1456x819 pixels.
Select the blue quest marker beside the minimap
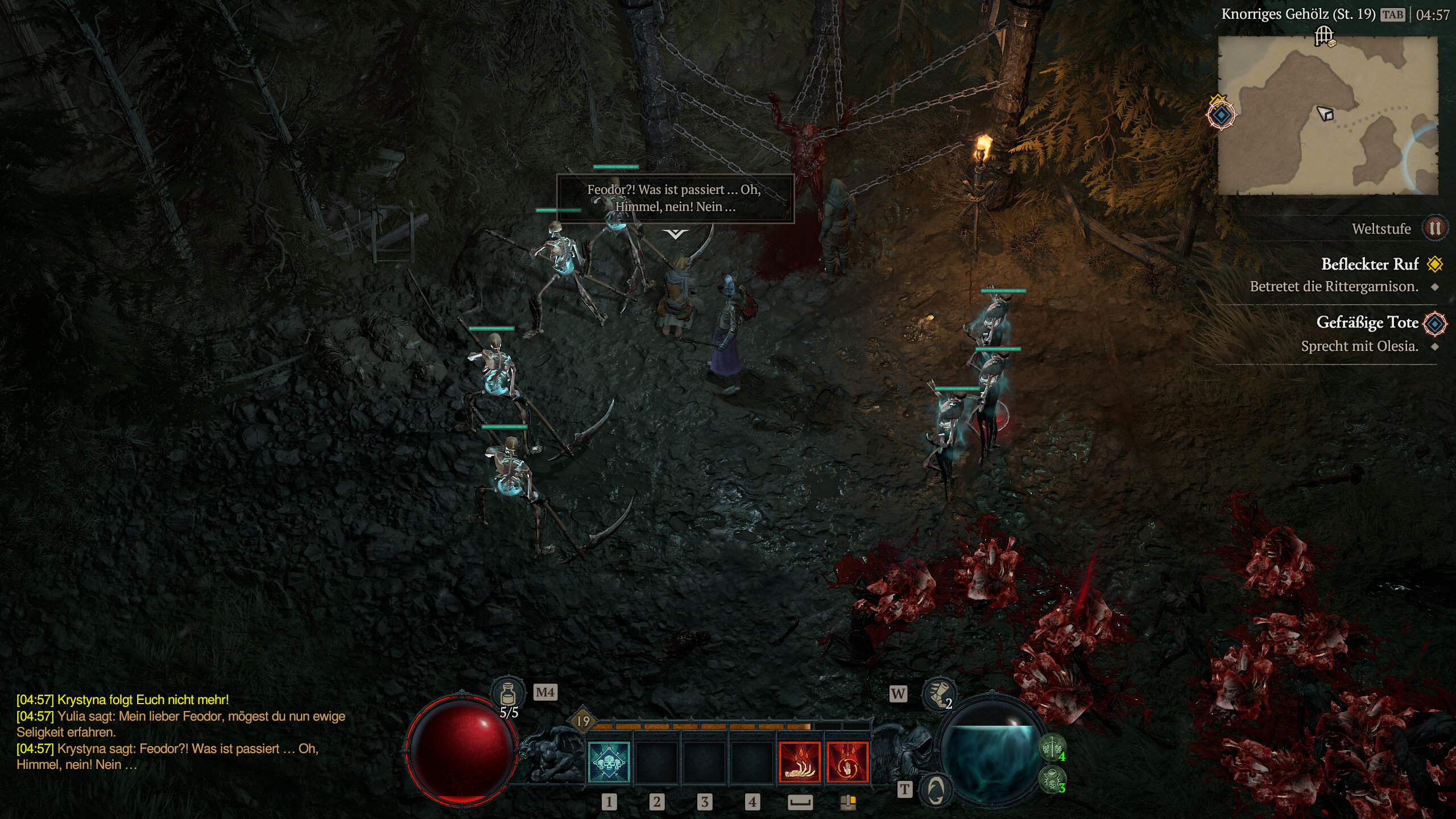click(x=1221, y=115)
